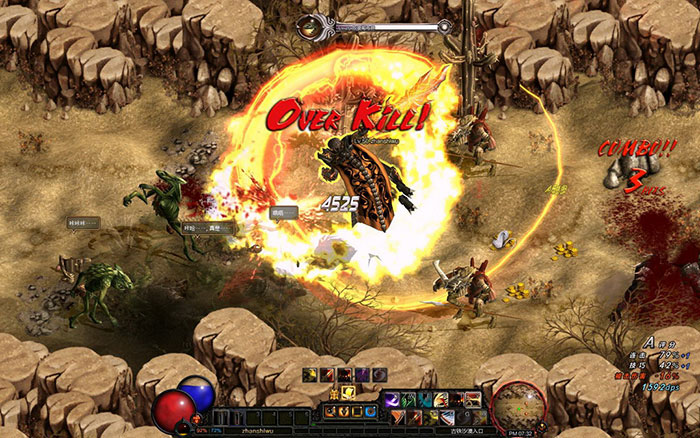This screenshot has width=700, height=438.
Task: Activate the purple crescent slash skill
Action: tap(392, 399)
